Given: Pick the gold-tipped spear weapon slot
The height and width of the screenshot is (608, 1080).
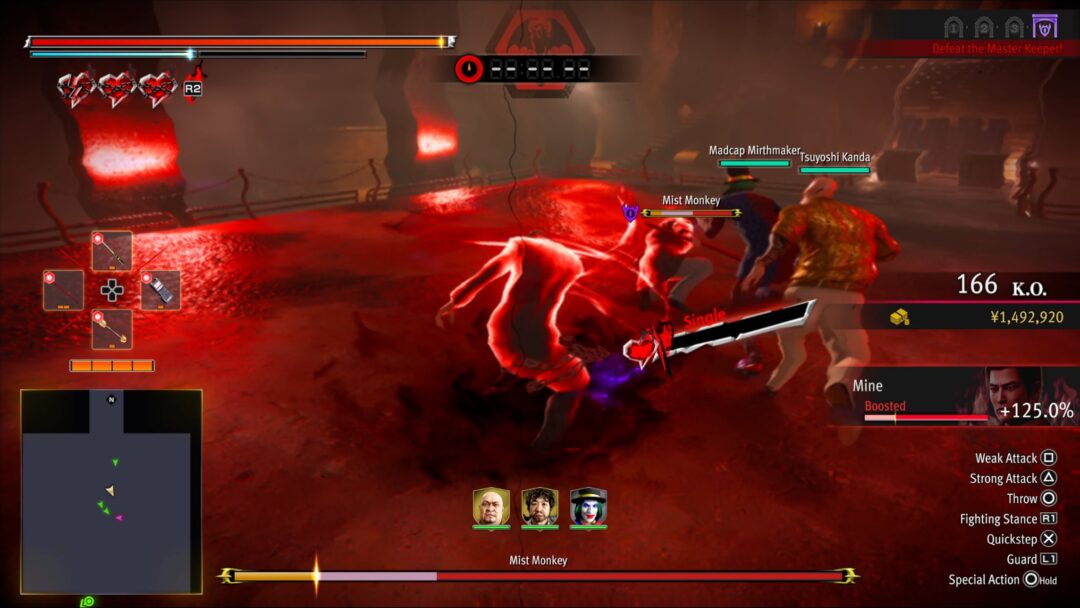Looking at the screenshot, I should tap(112, 329).
